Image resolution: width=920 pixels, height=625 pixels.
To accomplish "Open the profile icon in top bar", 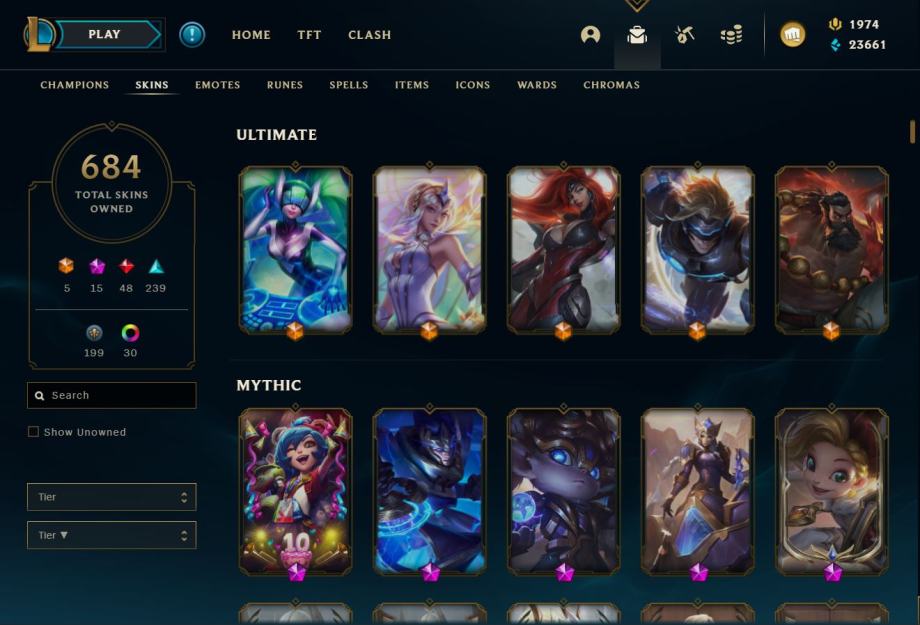I will point(590,35).
